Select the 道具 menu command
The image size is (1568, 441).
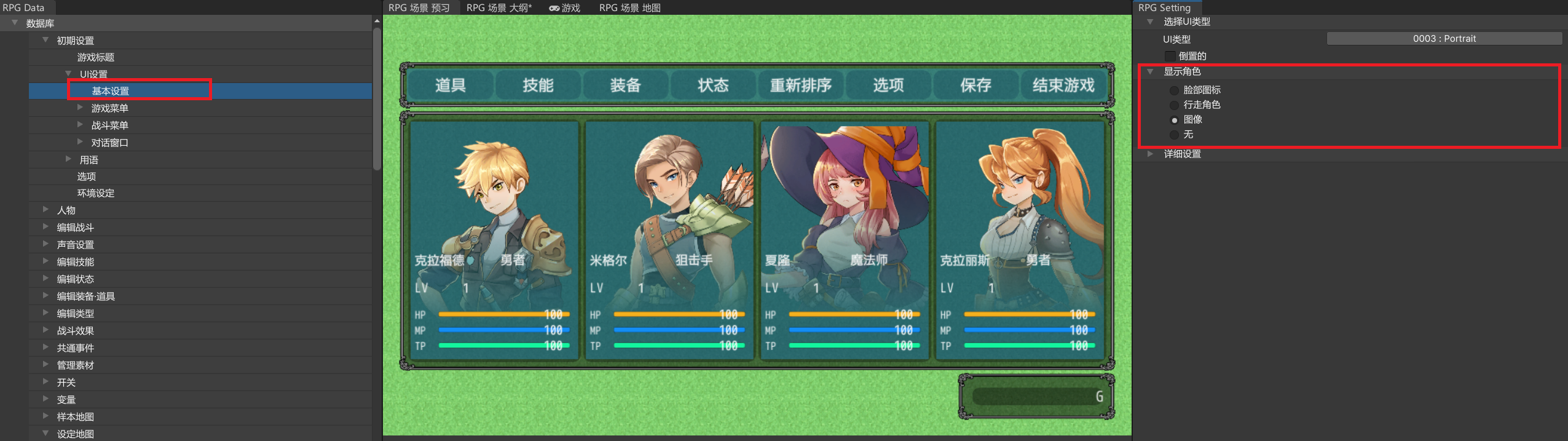tap(451, 85)
